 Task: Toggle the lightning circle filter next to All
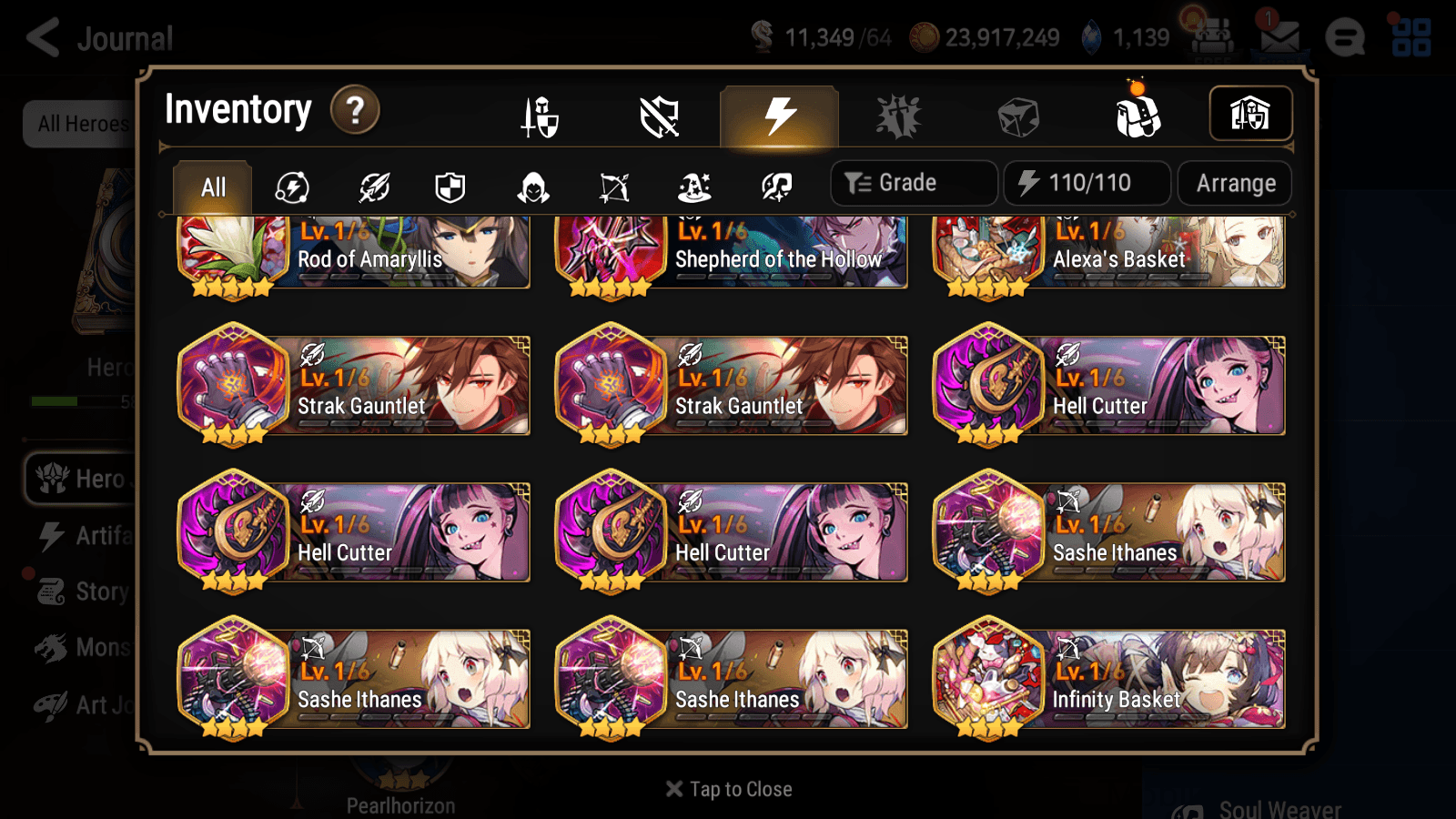[x=289, y=187]
